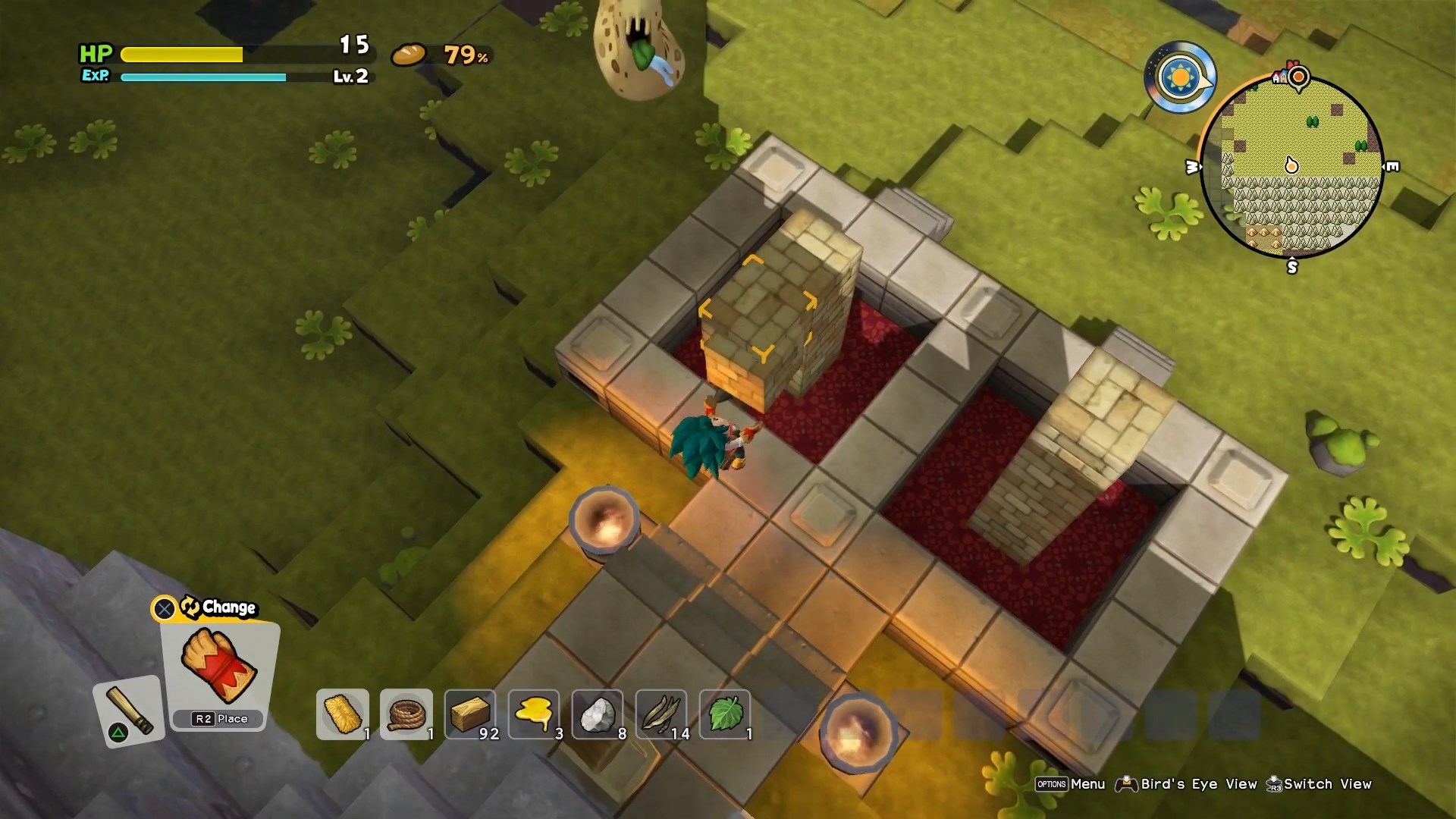Switch to the wooden stick weapon icon
Screen dimensions: 1456x819
coord(129,711)
